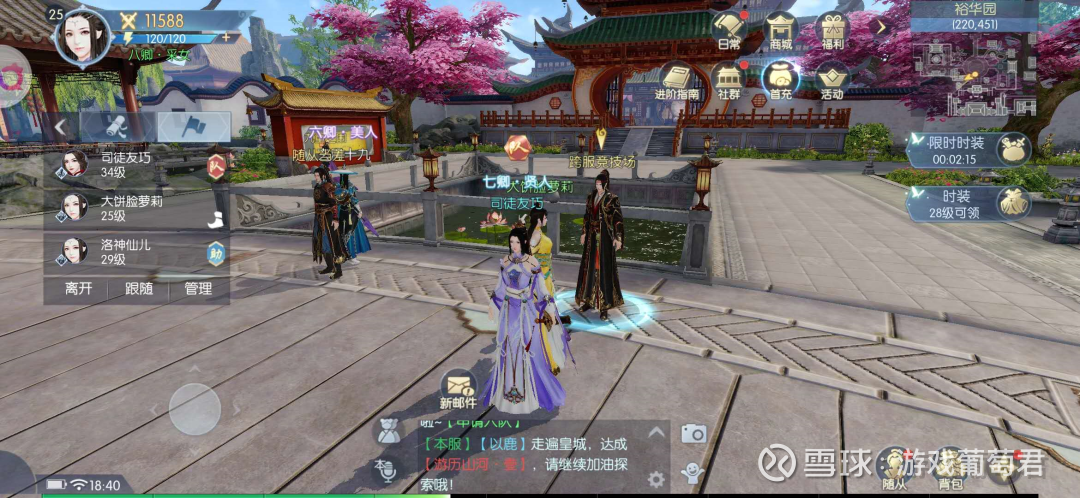Viewport: 1080px width, 498px height.
Task: Choose the 跟随 follow button
Action: [x=139, y=289]
